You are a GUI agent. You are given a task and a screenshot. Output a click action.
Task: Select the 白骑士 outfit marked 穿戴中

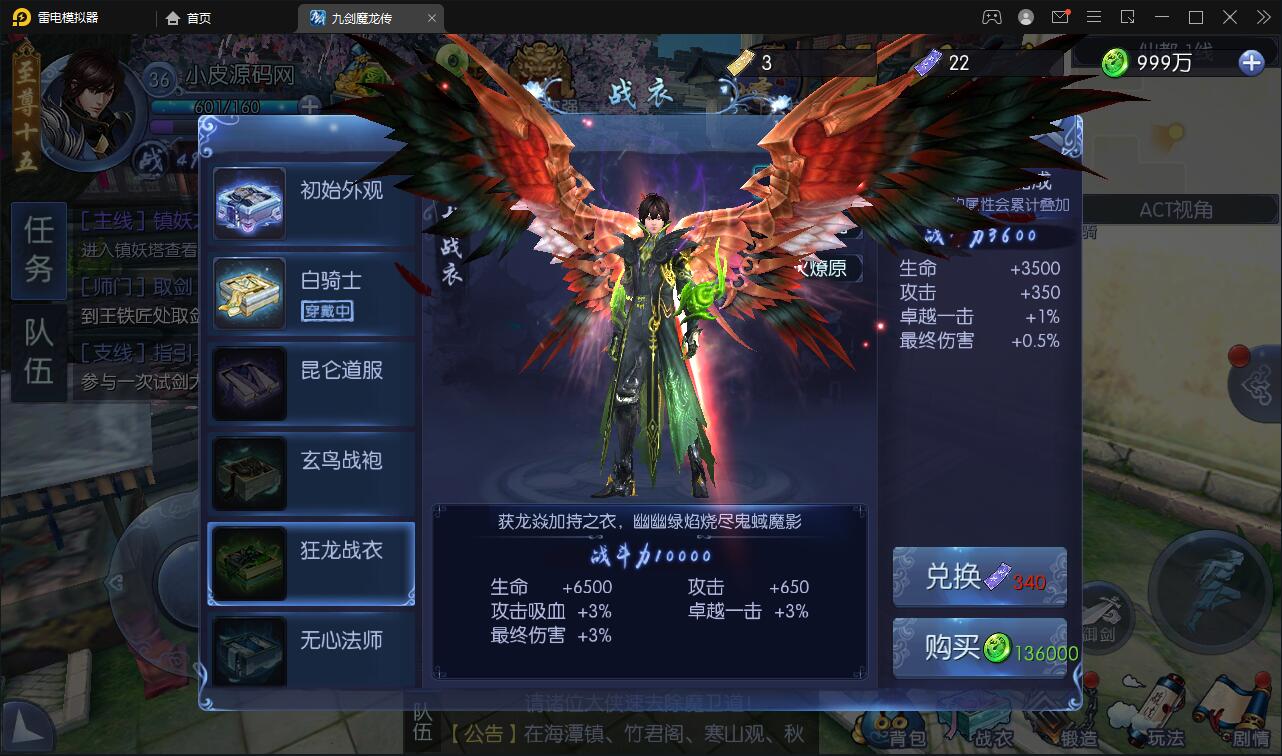pyautogui.click(x=310, y=290)
